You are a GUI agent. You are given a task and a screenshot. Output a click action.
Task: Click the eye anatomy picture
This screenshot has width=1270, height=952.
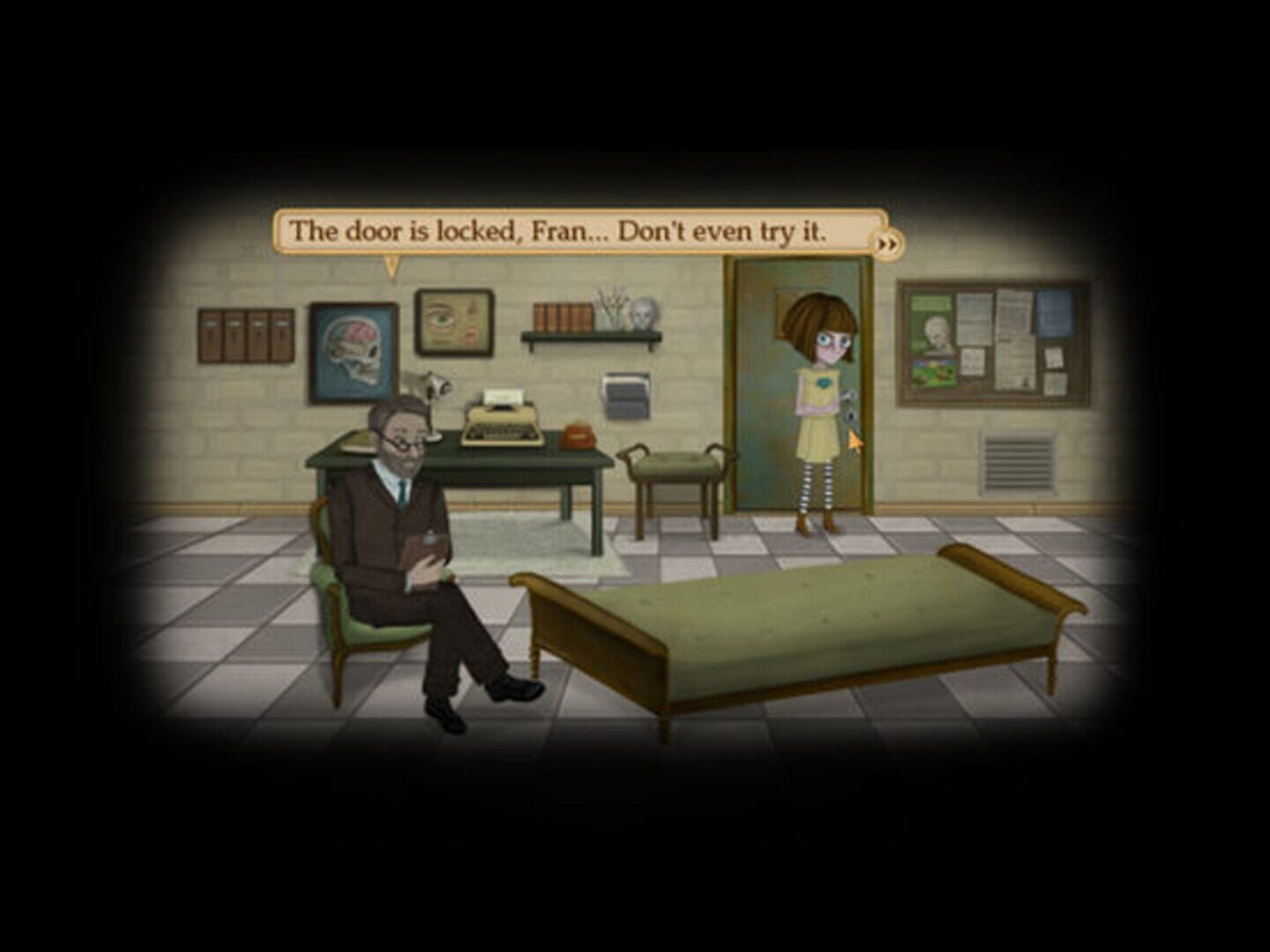click(452, 323)
